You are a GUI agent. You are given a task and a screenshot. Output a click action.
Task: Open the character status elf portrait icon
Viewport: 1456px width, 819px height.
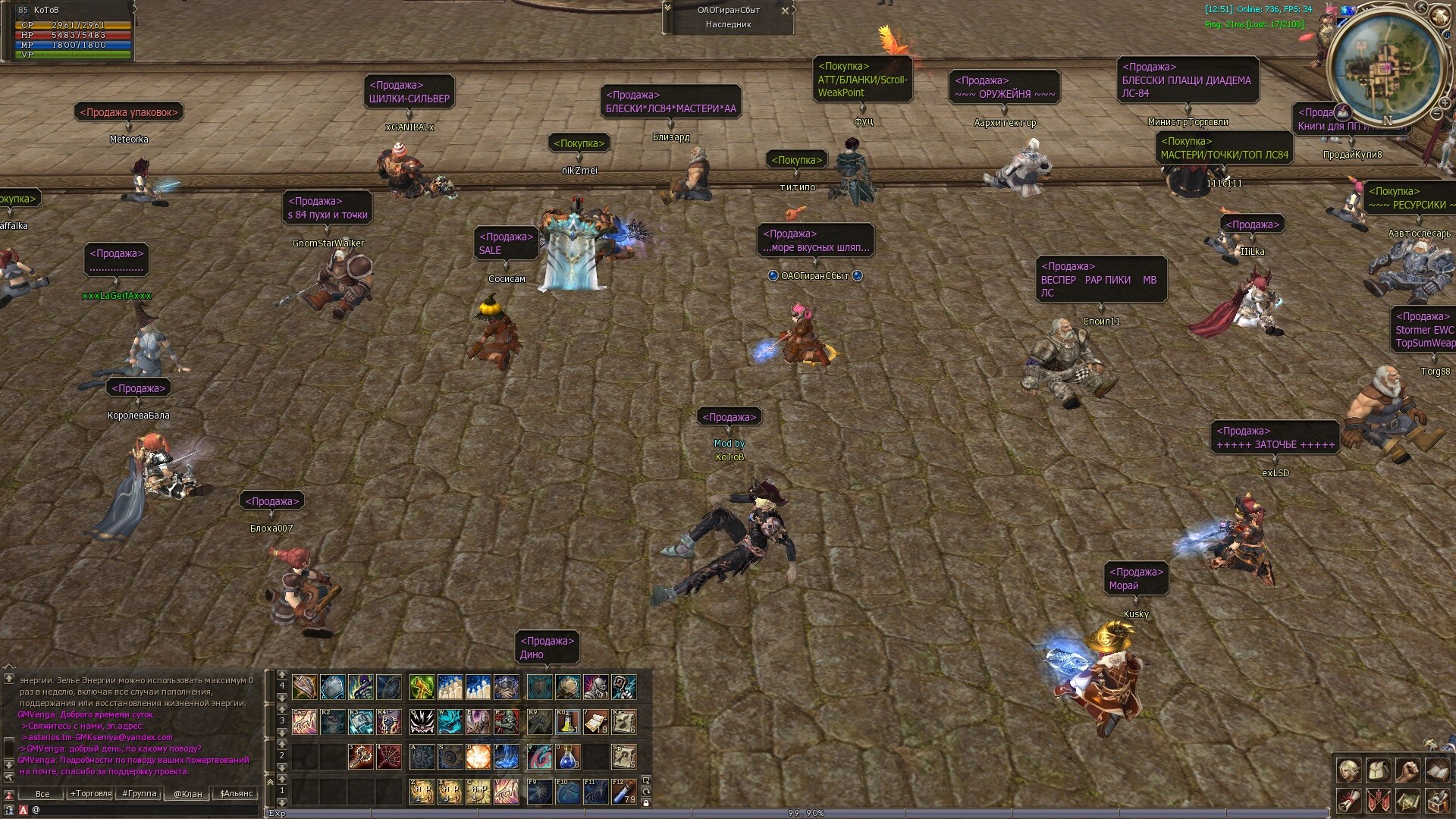tap(1348, 770)
